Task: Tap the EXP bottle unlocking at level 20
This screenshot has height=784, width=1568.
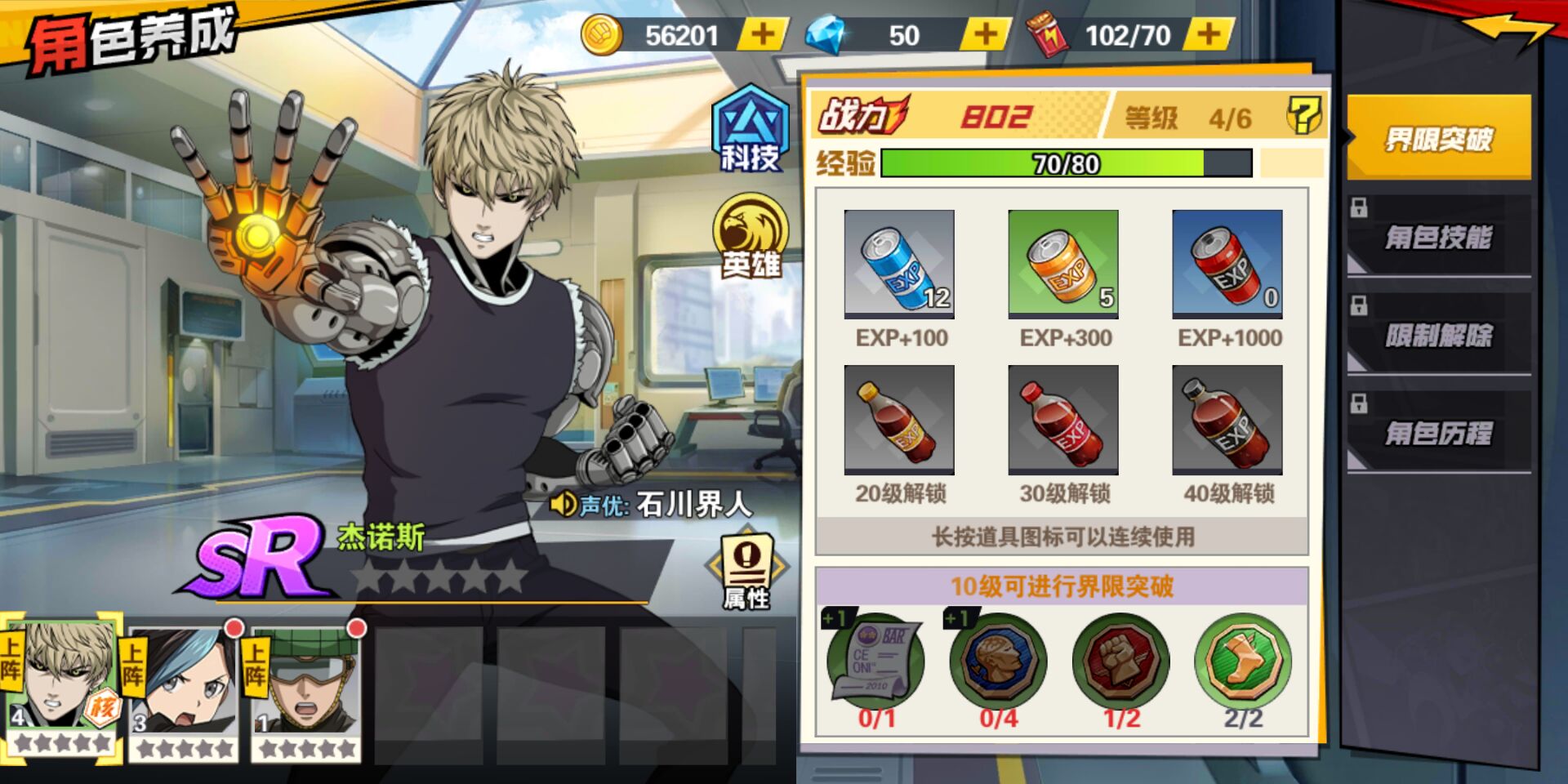Action: click(x=899, y=420)
